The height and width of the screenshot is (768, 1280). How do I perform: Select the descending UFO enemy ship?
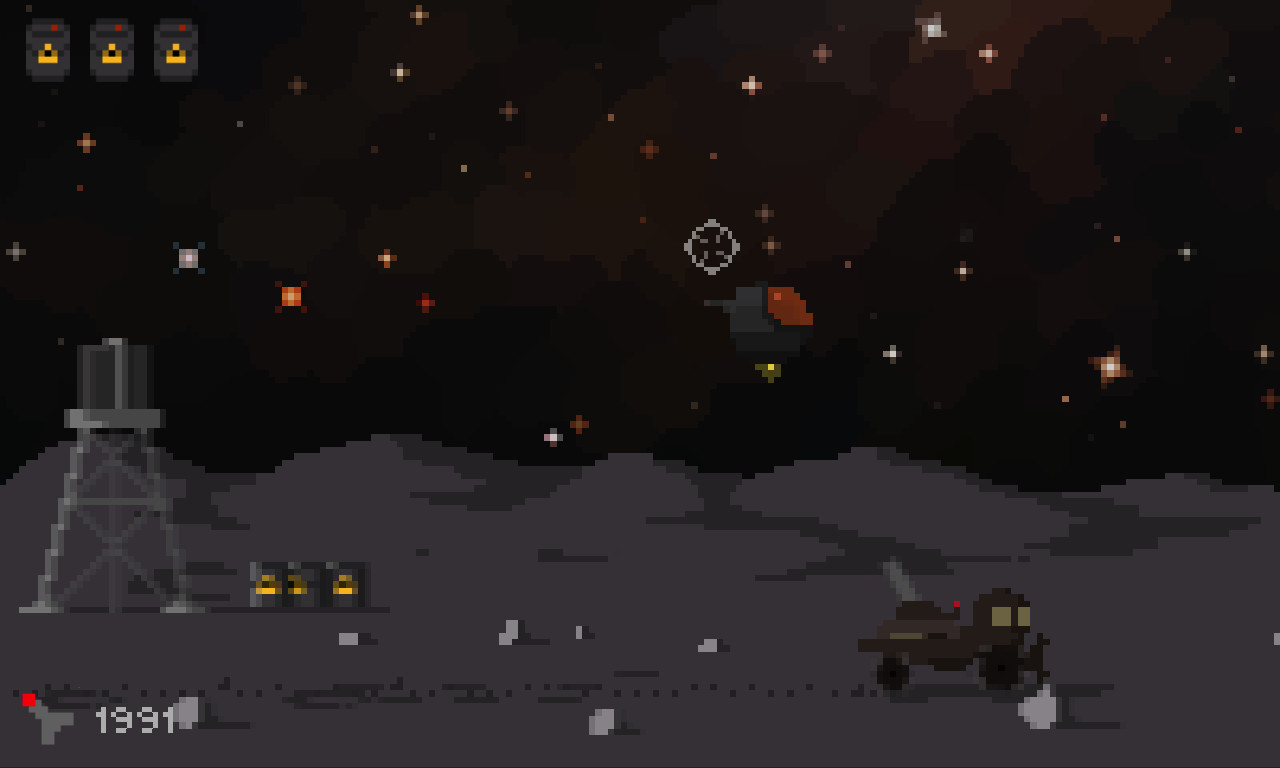[765, 315]
